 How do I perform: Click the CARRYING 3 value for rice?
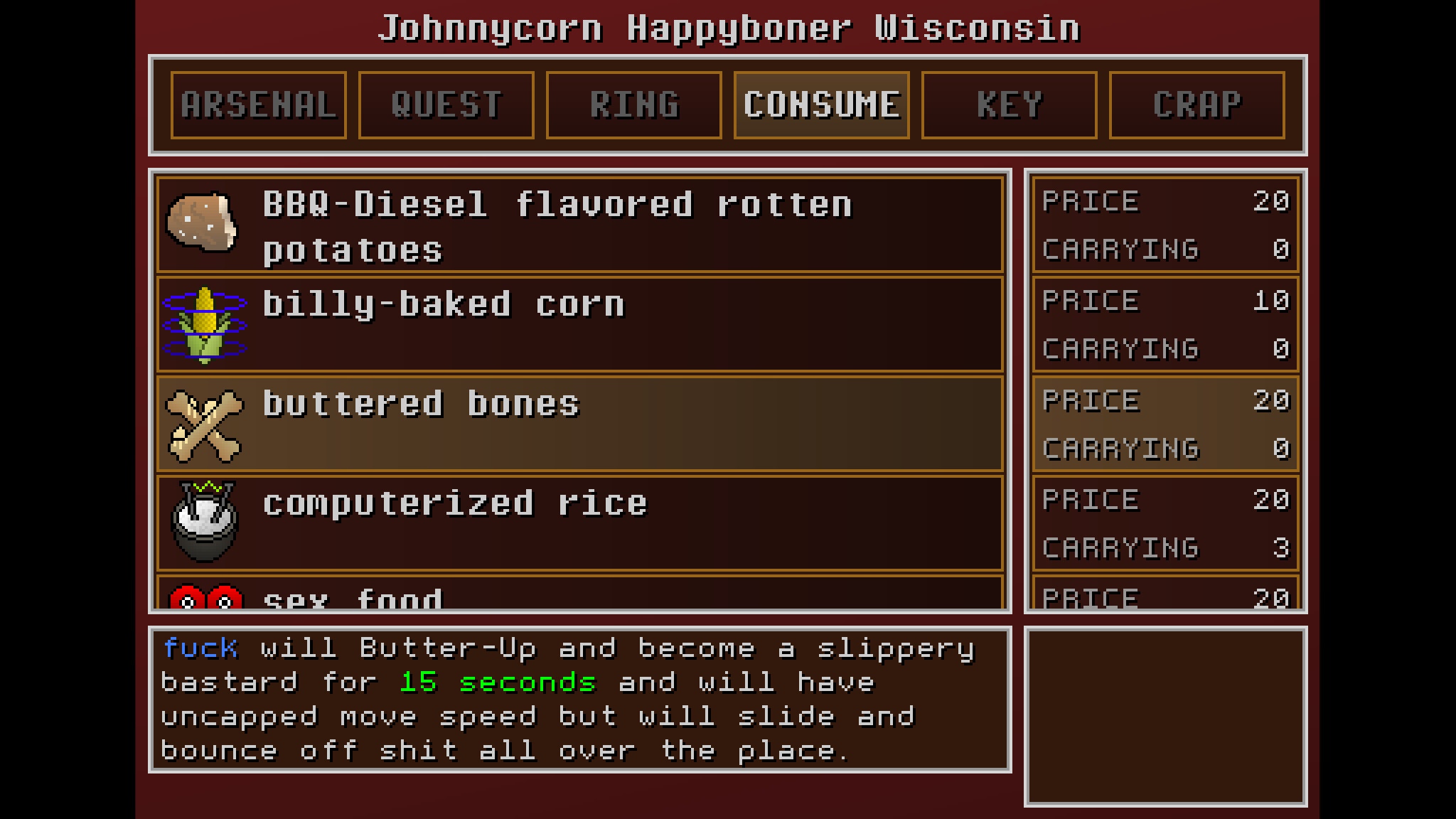pyautogui.click(x=1164, y=547)
